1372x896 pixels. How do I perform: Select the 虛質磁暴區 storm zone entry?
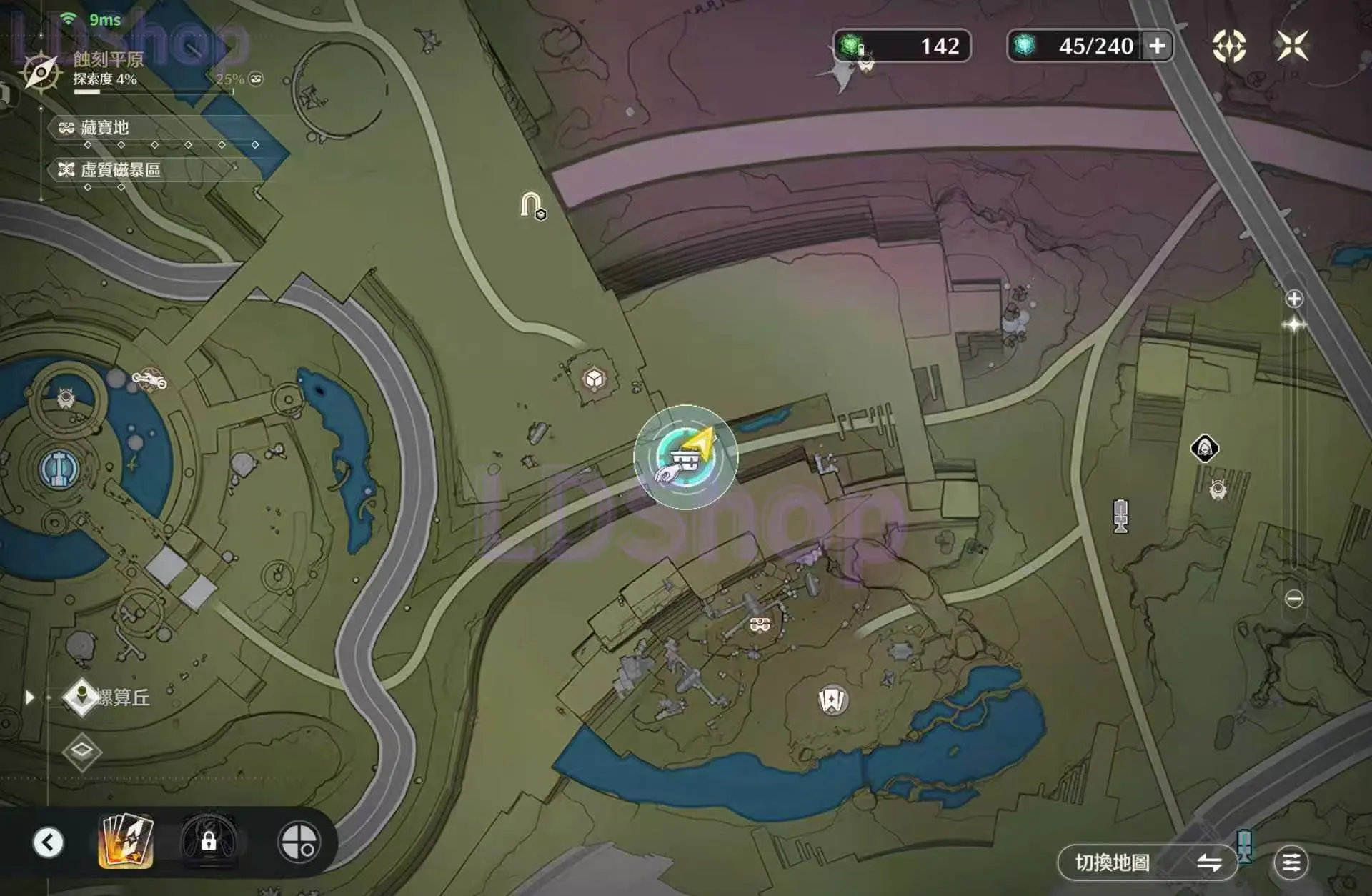tap(120, 169)
